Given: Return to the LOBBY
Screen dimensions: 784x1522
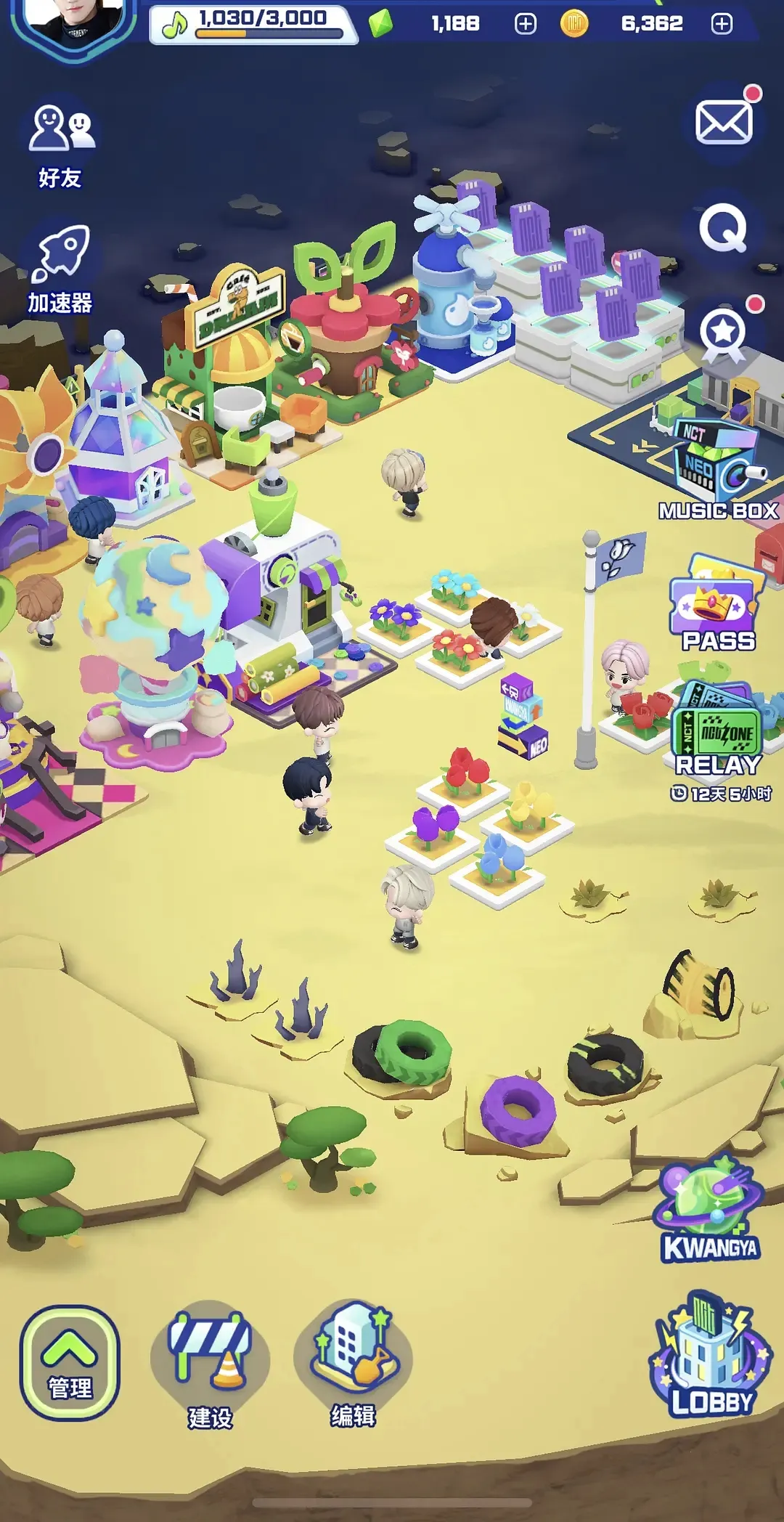Looking at the screenshot, I should point(711,1356).
